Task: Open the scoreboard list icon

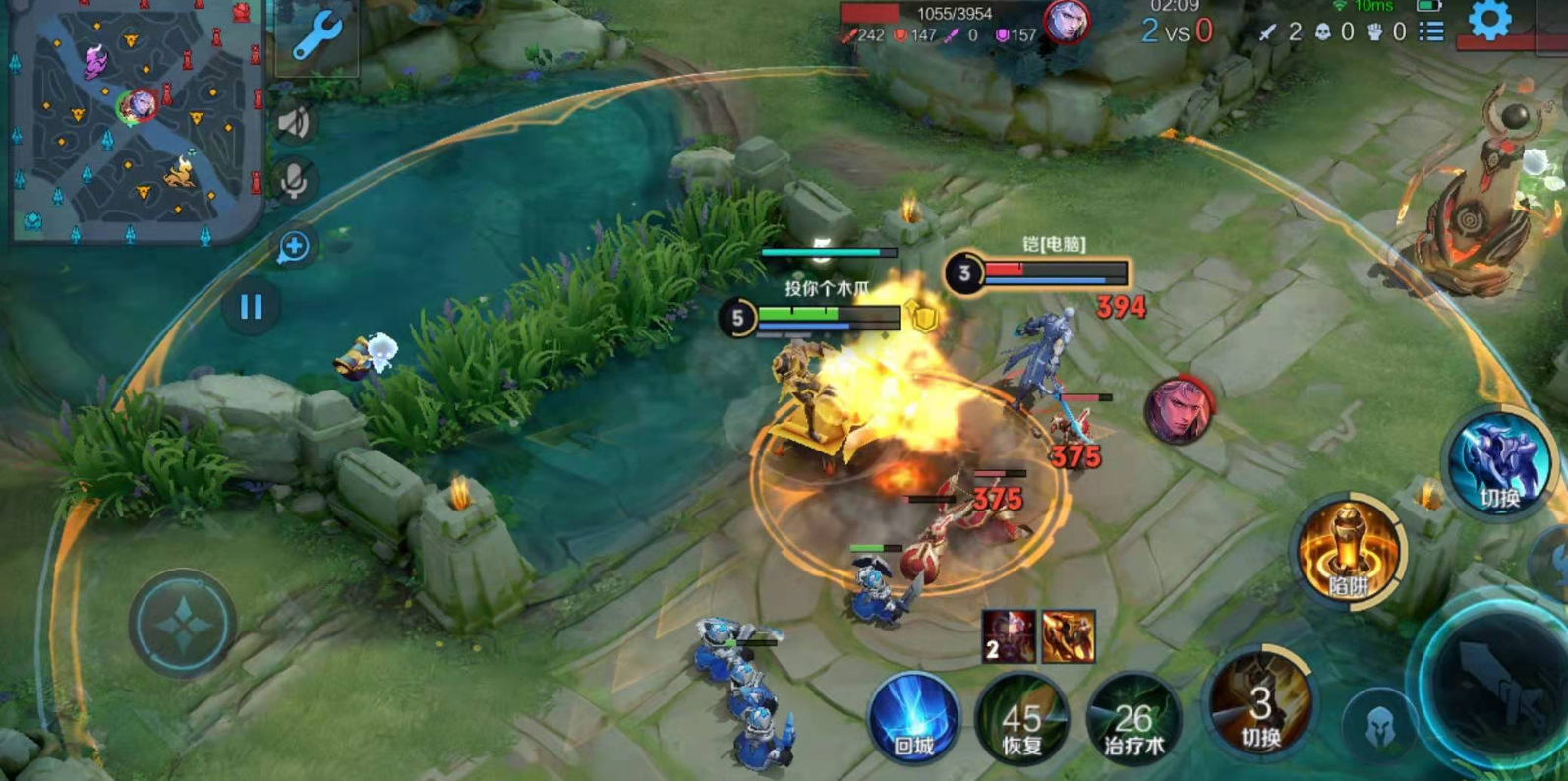Action: tap(1431, 31)
